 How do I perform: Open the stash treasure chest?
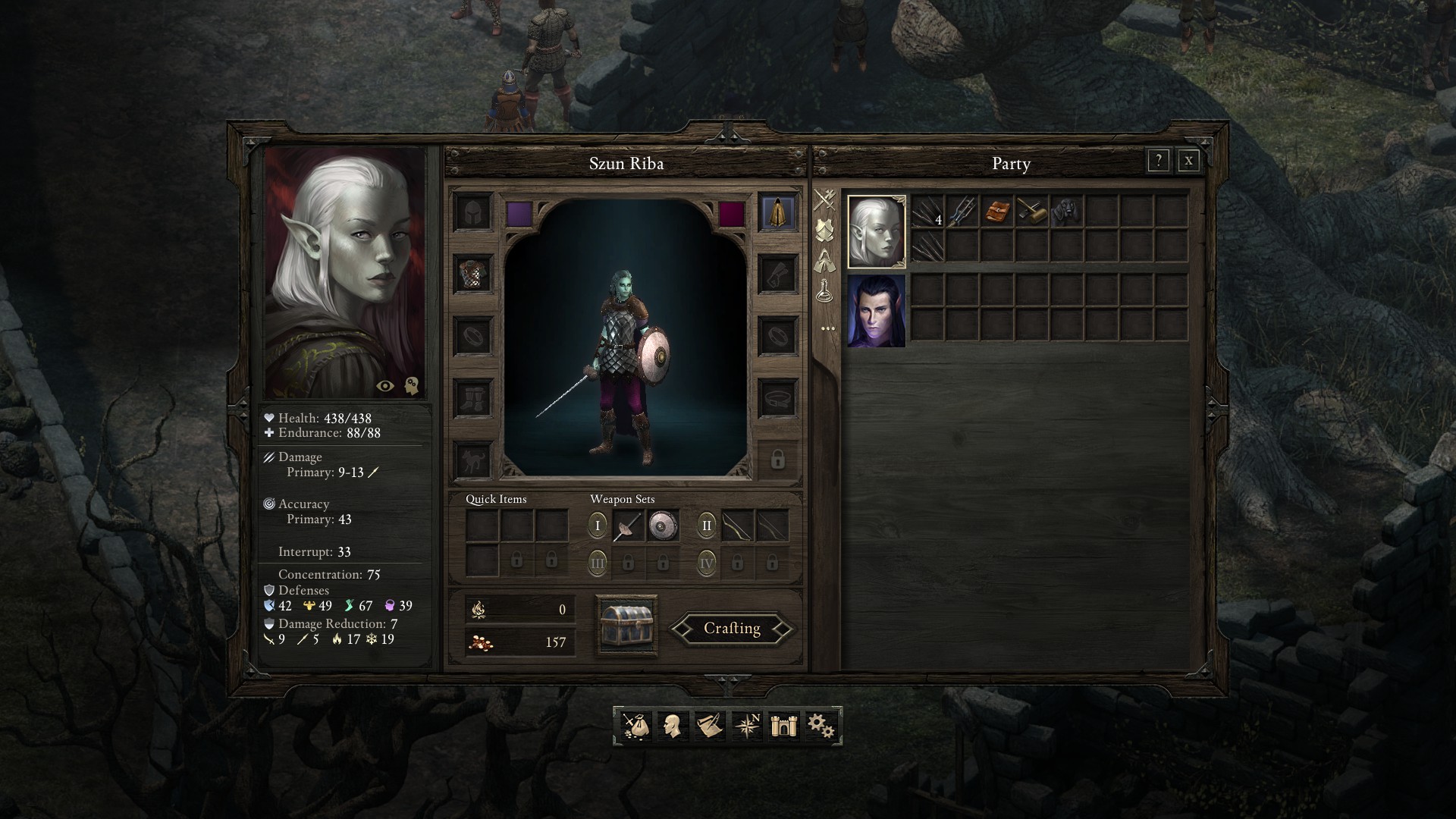coord(626,626)
